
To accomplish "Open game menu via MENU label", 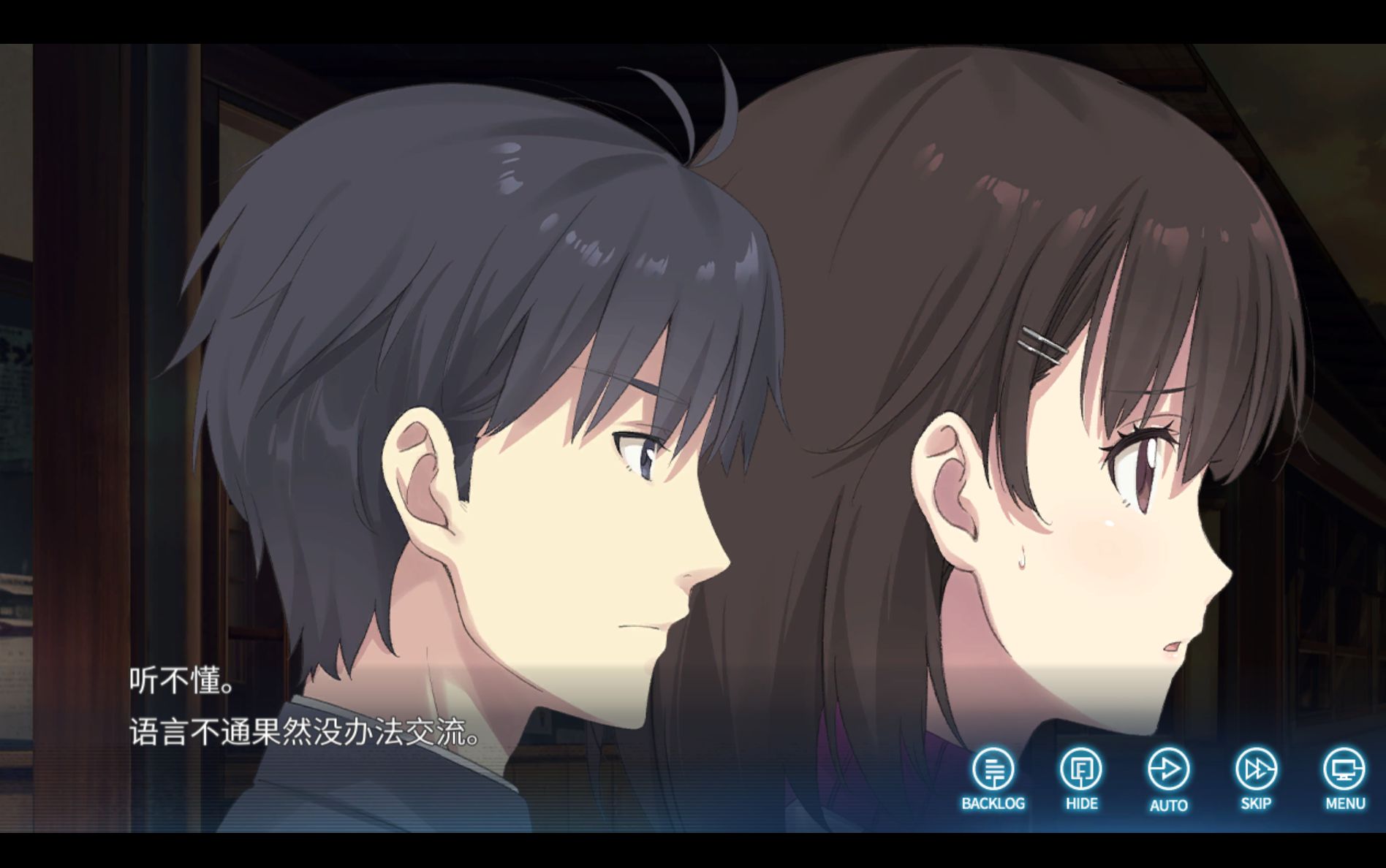I will tap(1344, 804).
